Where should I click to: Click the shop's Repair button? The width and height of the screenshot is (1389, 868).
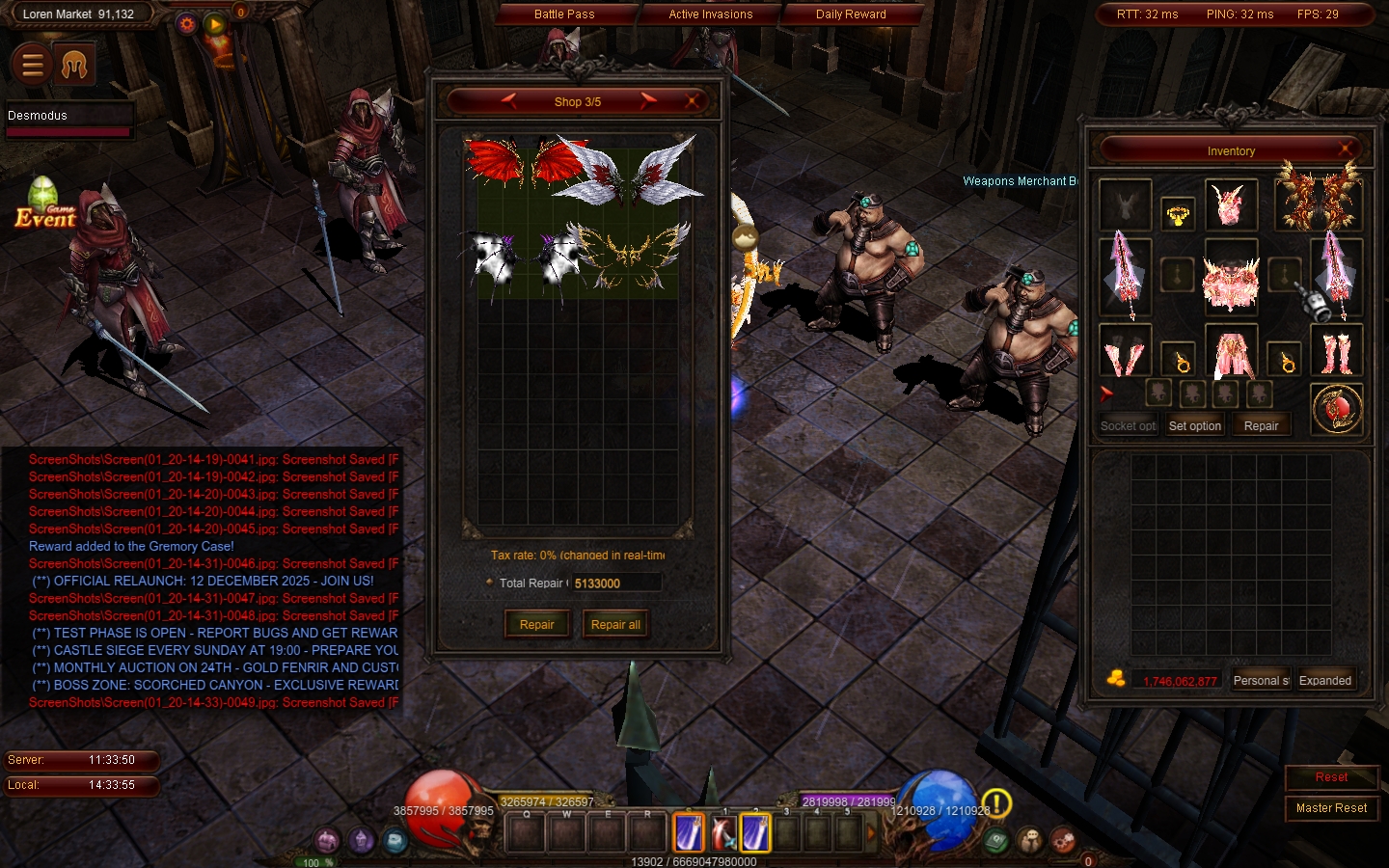coord(536,624)
